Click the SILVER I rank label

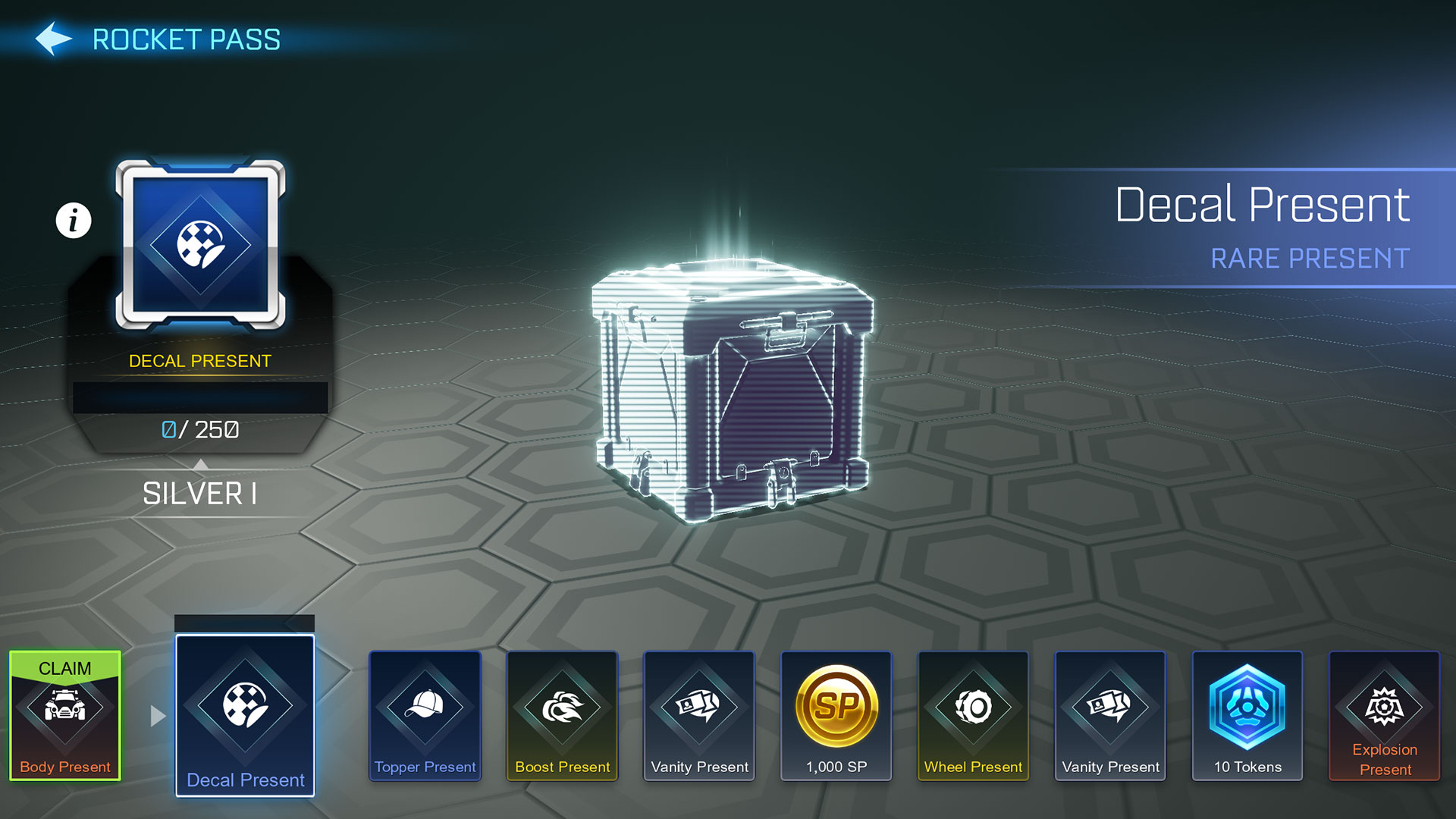point(199,494)
